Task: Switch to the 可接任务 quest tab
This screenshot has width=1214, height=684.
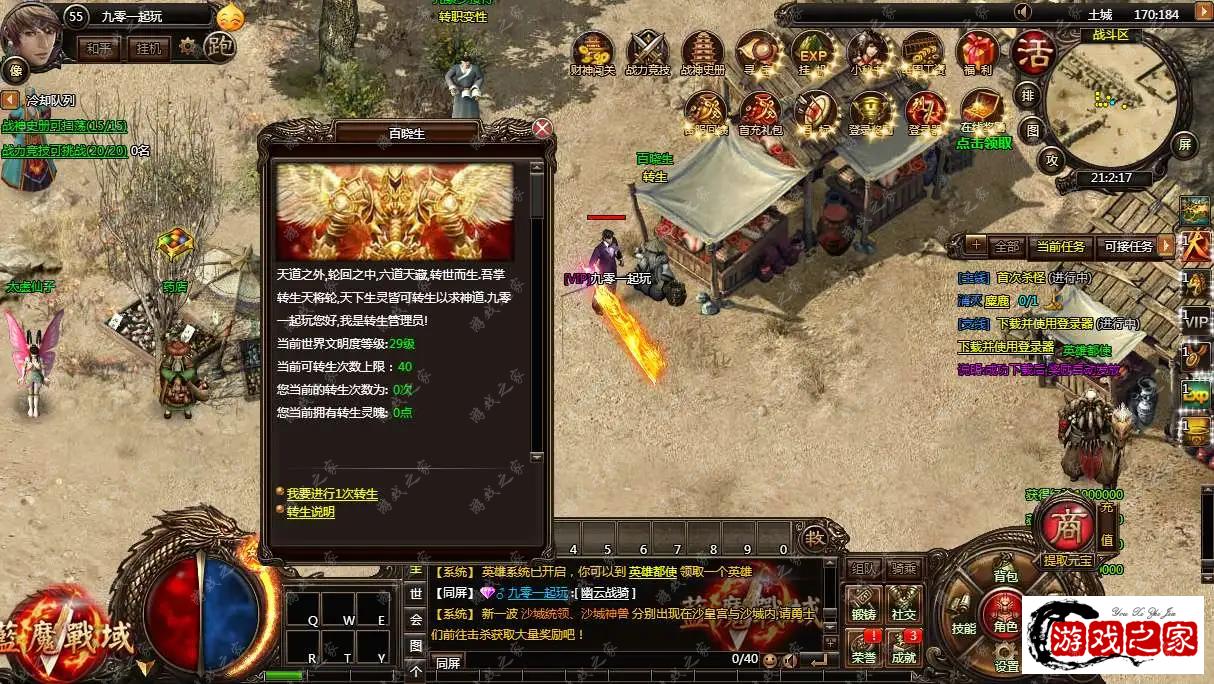Action: pos(1128,246)
